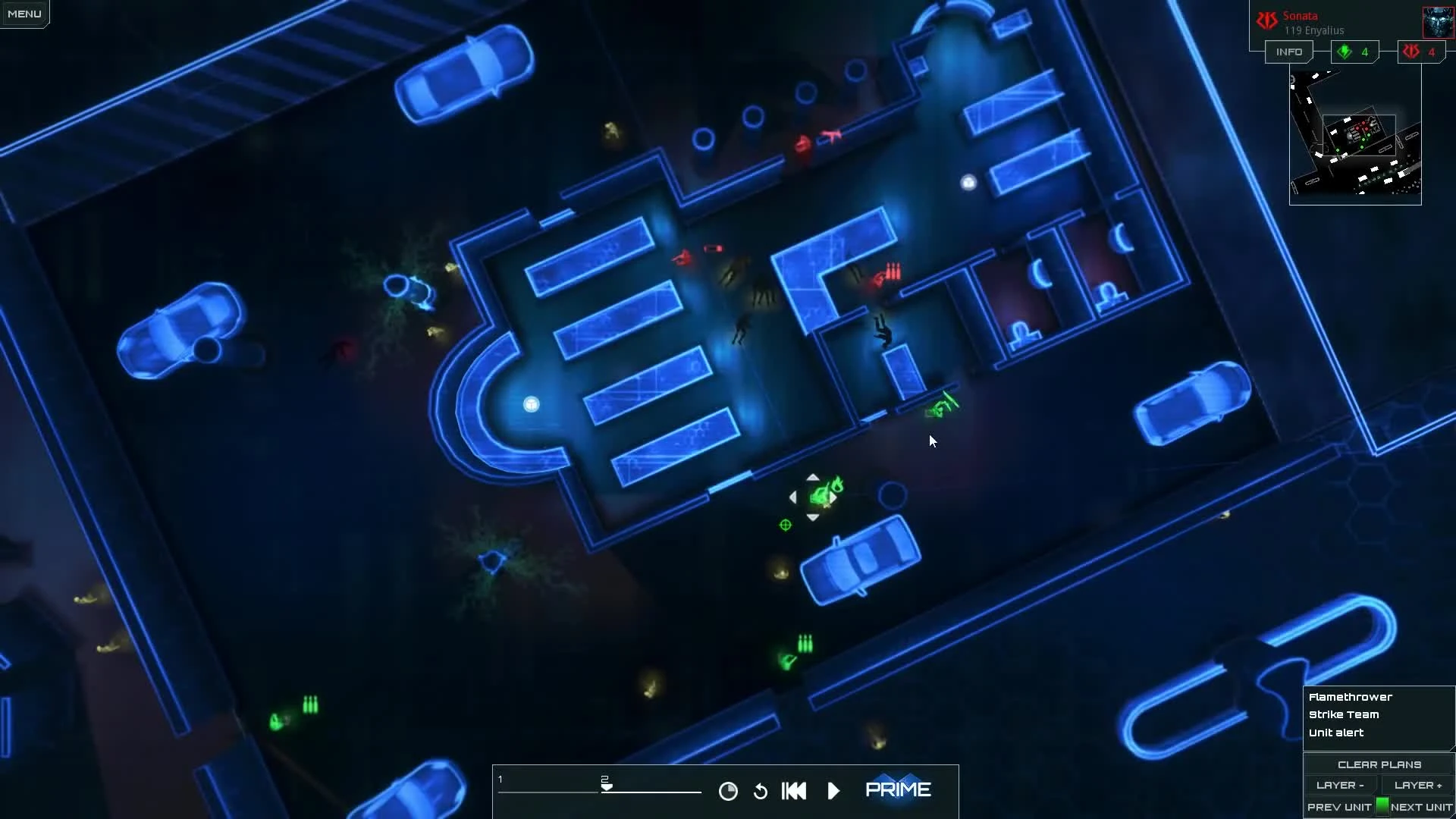Click turn marker 2 on the timeline slider

604,783
